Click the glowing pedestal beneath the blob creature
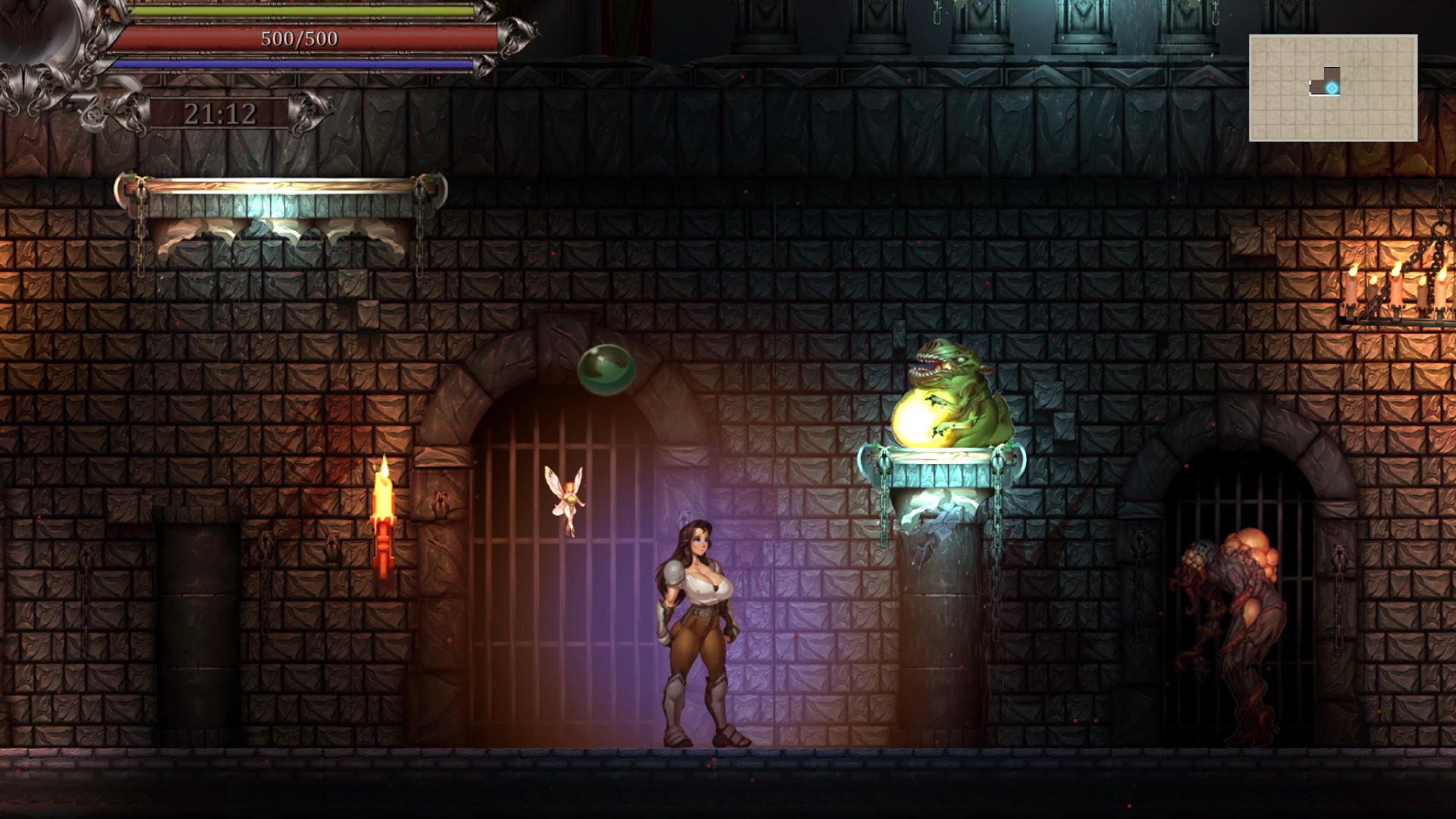Image resolution: width=1456 pixels, height=819 pixels. click(940, 470)
